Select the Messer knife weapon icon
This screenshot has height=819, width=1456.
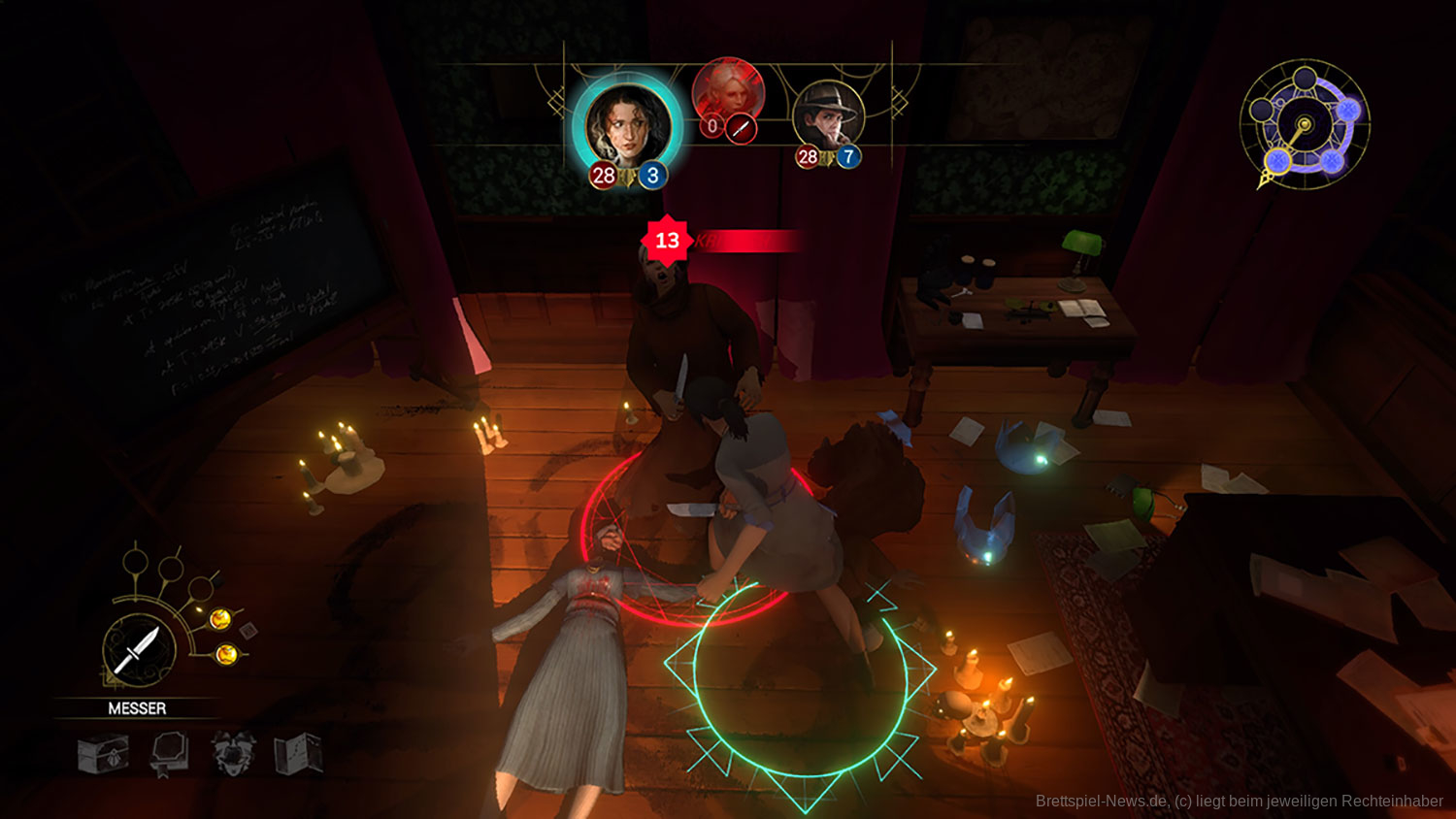(139, 649)
